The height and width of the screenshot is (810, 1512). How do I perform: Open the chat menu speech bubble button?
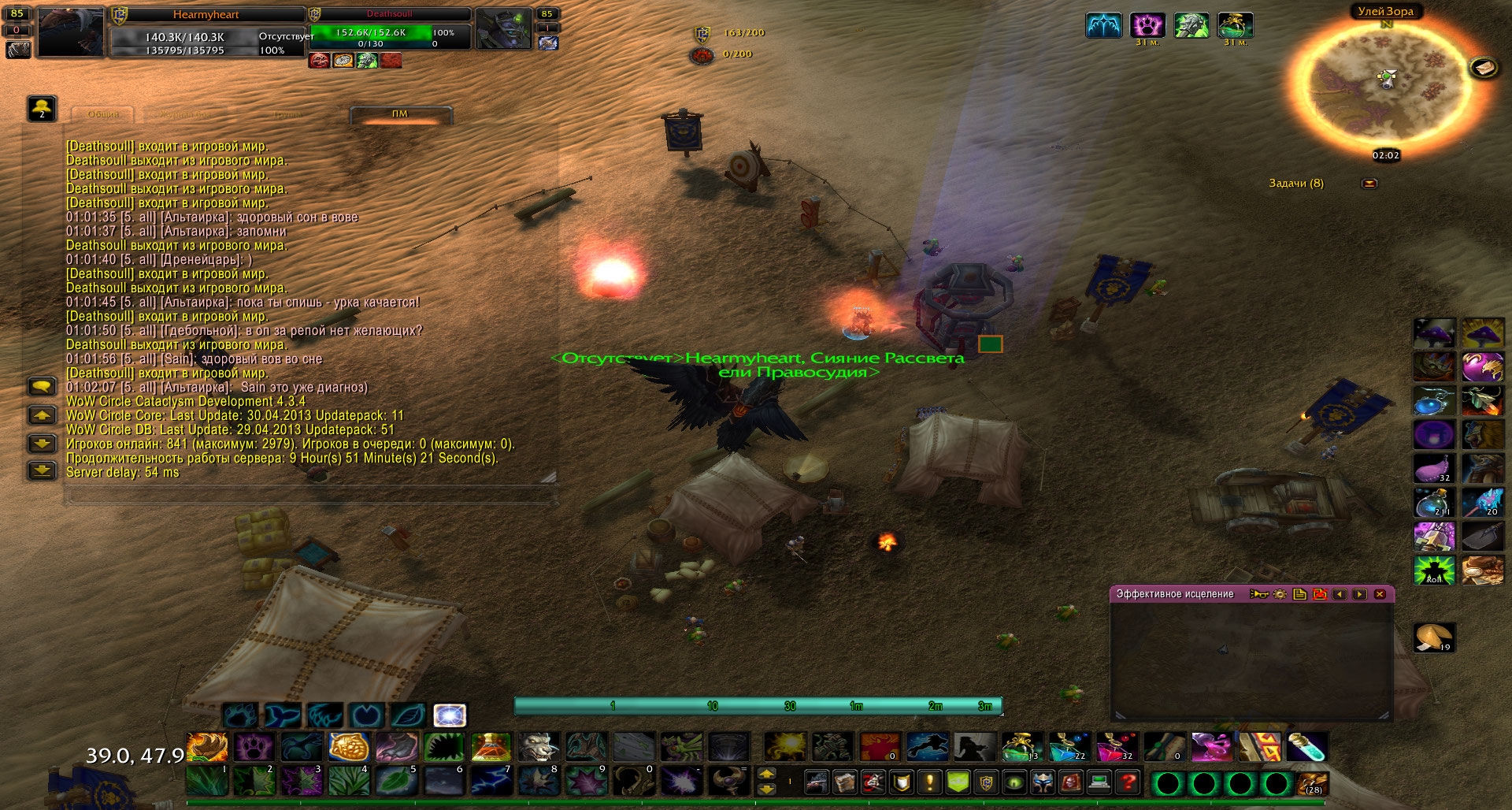pos(42,386)
